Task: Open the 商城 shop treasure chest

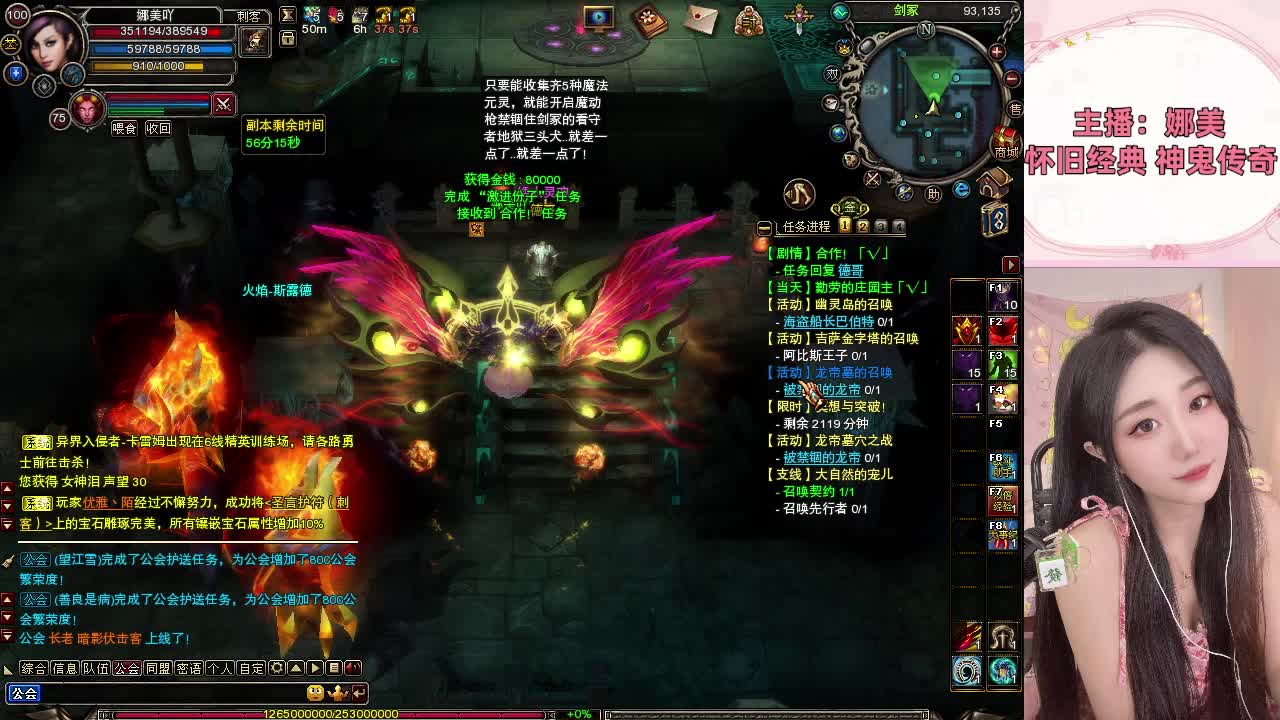Action: tap(1004, 143)
